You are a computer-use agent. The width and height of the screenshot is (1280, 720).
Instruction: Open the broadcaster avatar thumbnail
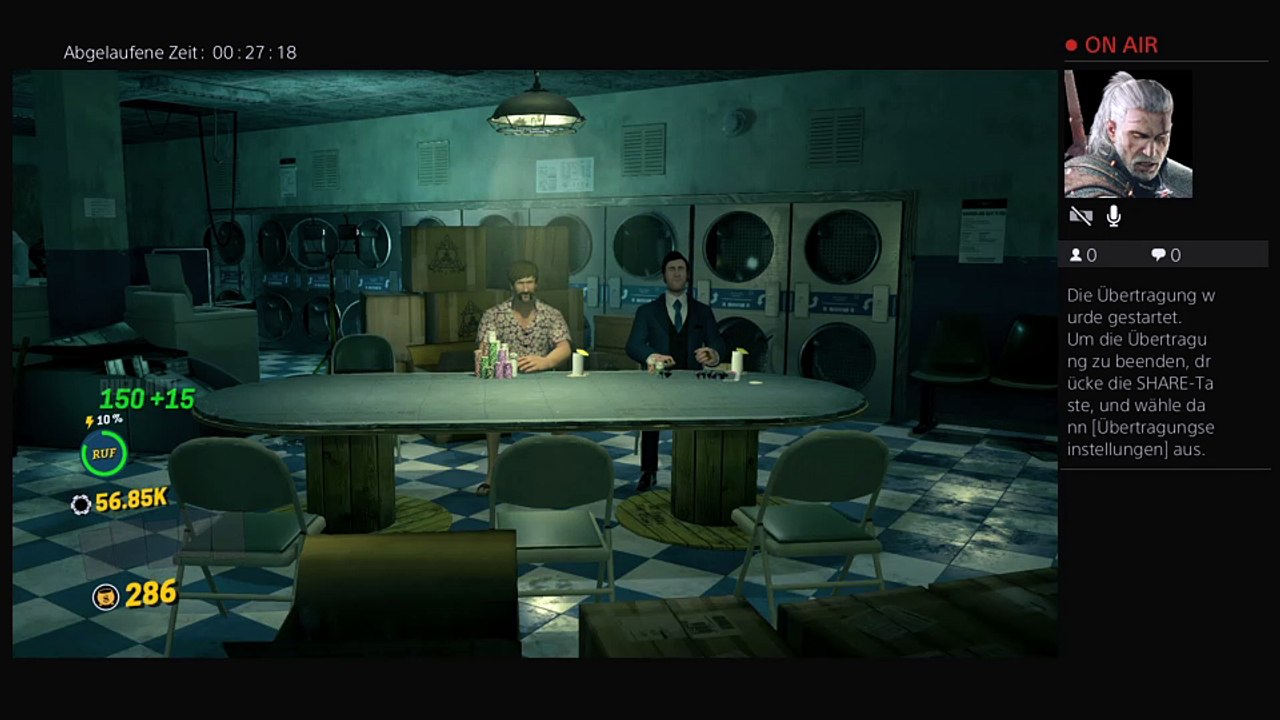pyautogui.click(x=1128, y=134)
